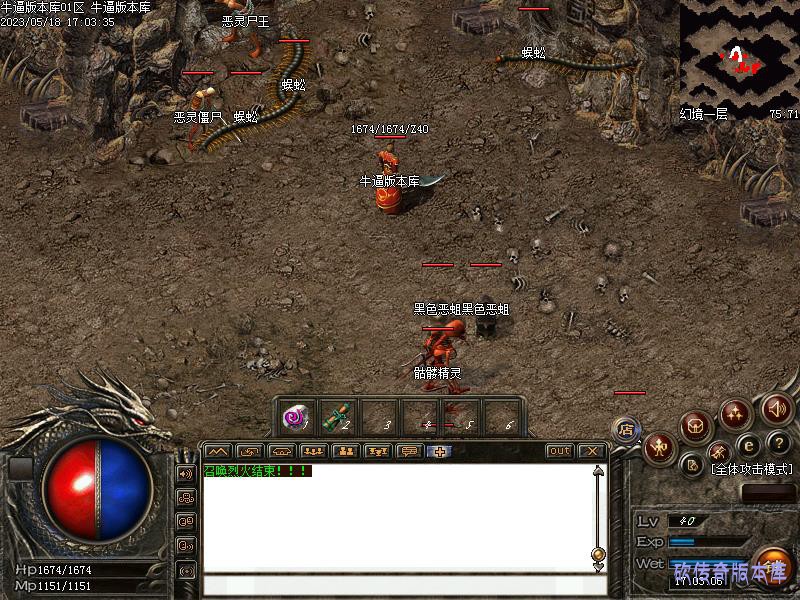Open the help question mark button
Viewport: 800px width, 600px height.
(x=779, y=443)
